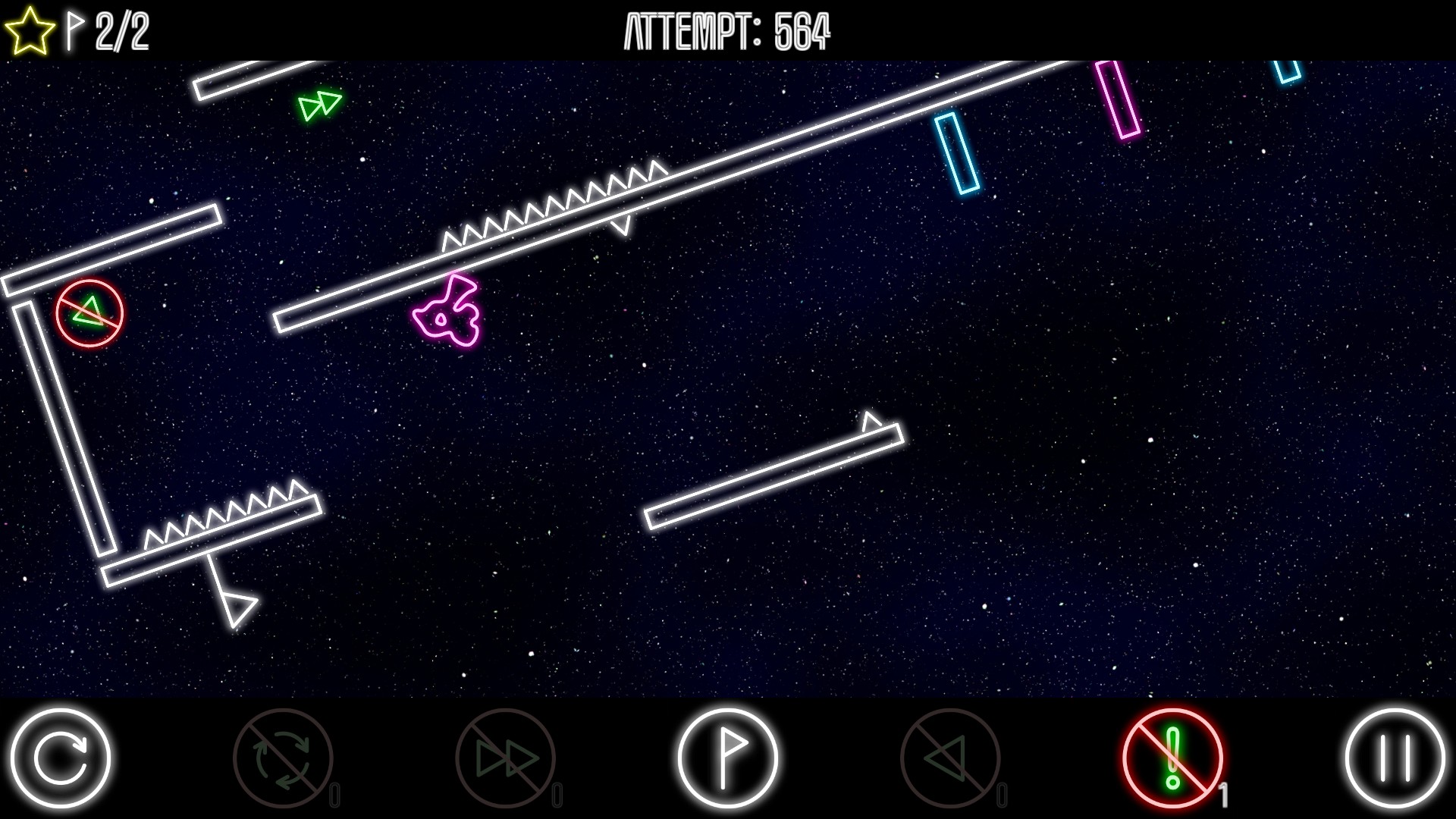Tap the checkpoint flag button
The width and height of the screenshot is (1456, 819).
coord(727,758)
